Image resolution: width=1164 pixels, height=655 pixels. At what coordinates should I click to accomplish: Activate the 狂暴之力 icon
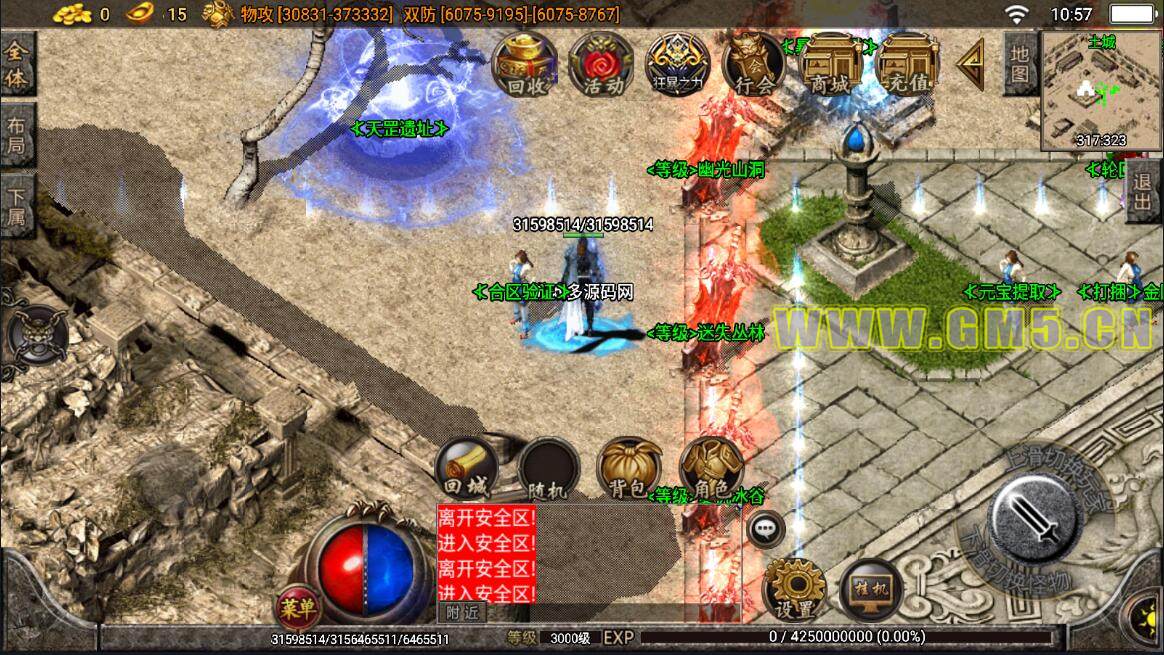pyautogui.click(x=678, y=64)
